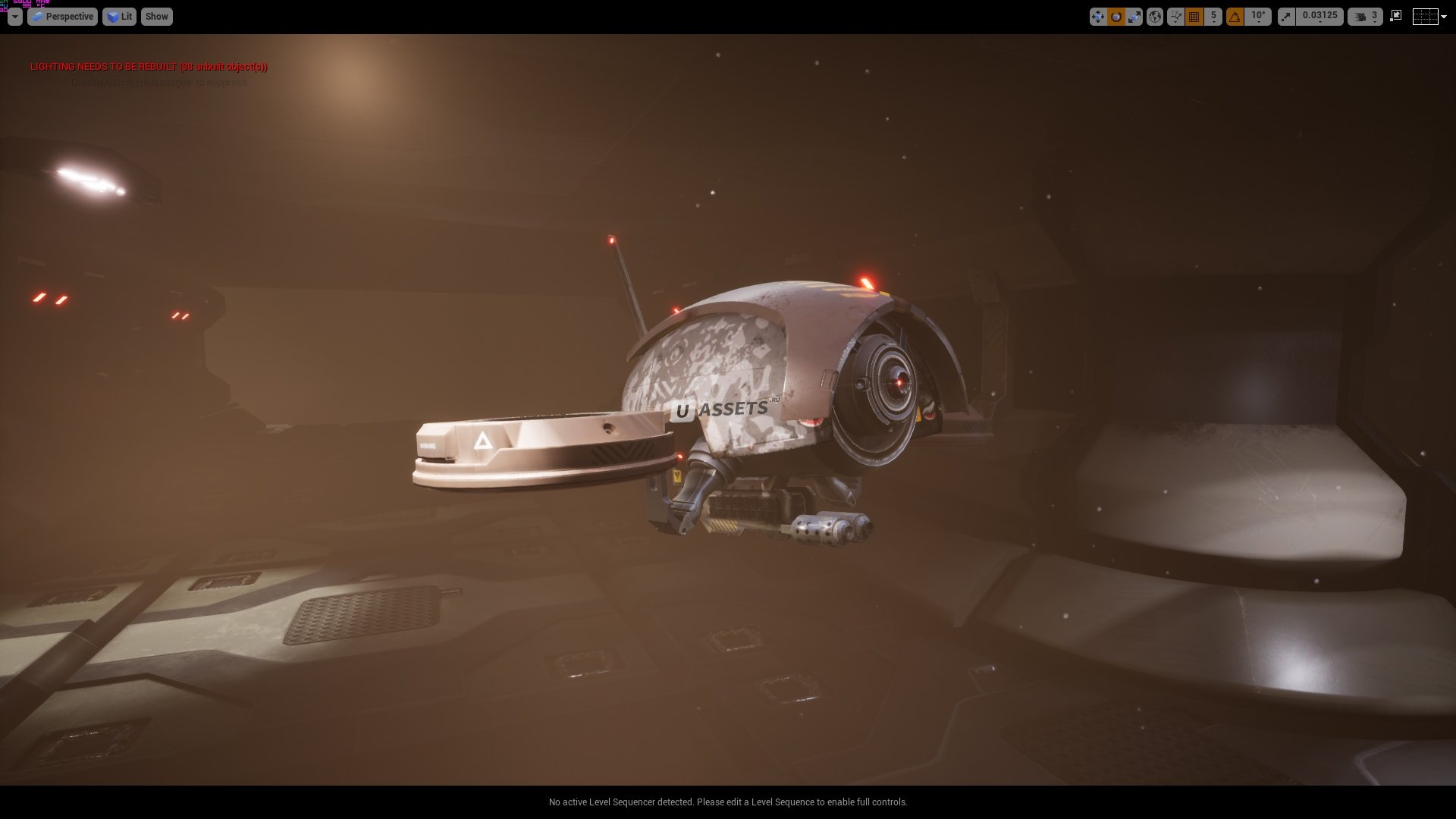Click the restore viewport size button
This screenshot has height=819, width=1456.
(1395, 16)
